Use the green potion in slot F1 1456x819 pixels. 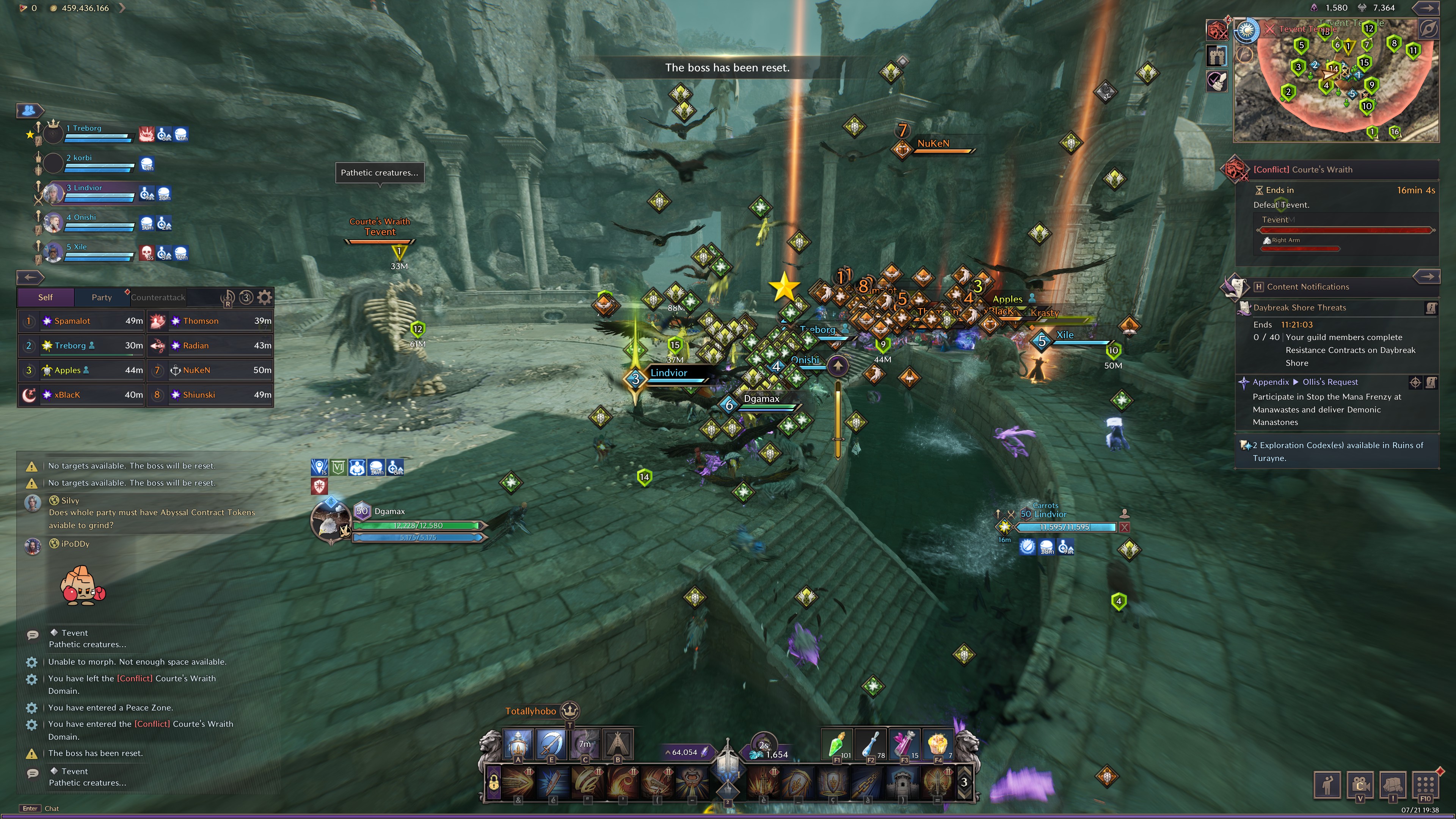click(x=836, y=744)
